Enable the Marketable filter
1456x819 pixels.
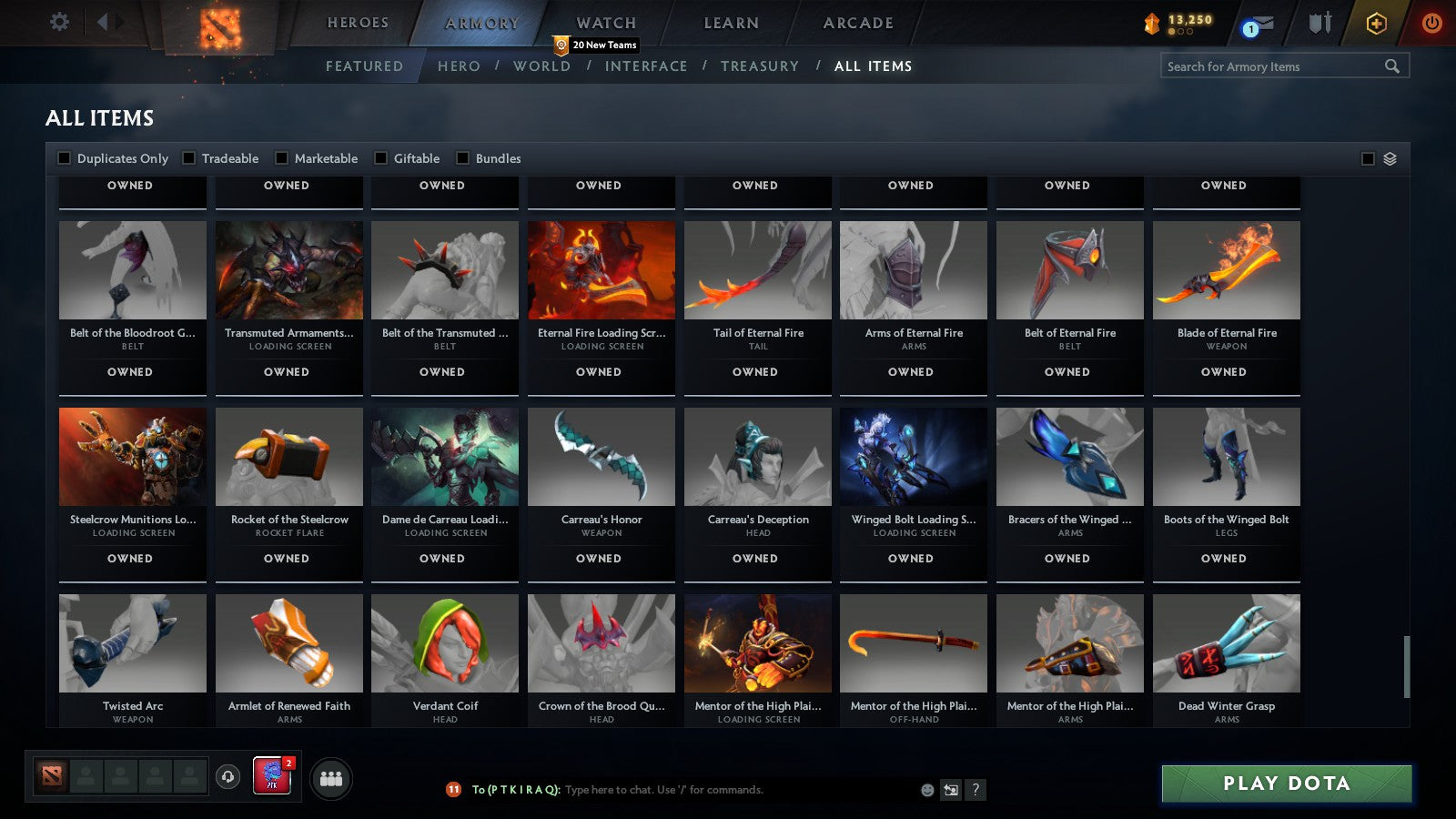click(x=281, y=157)
